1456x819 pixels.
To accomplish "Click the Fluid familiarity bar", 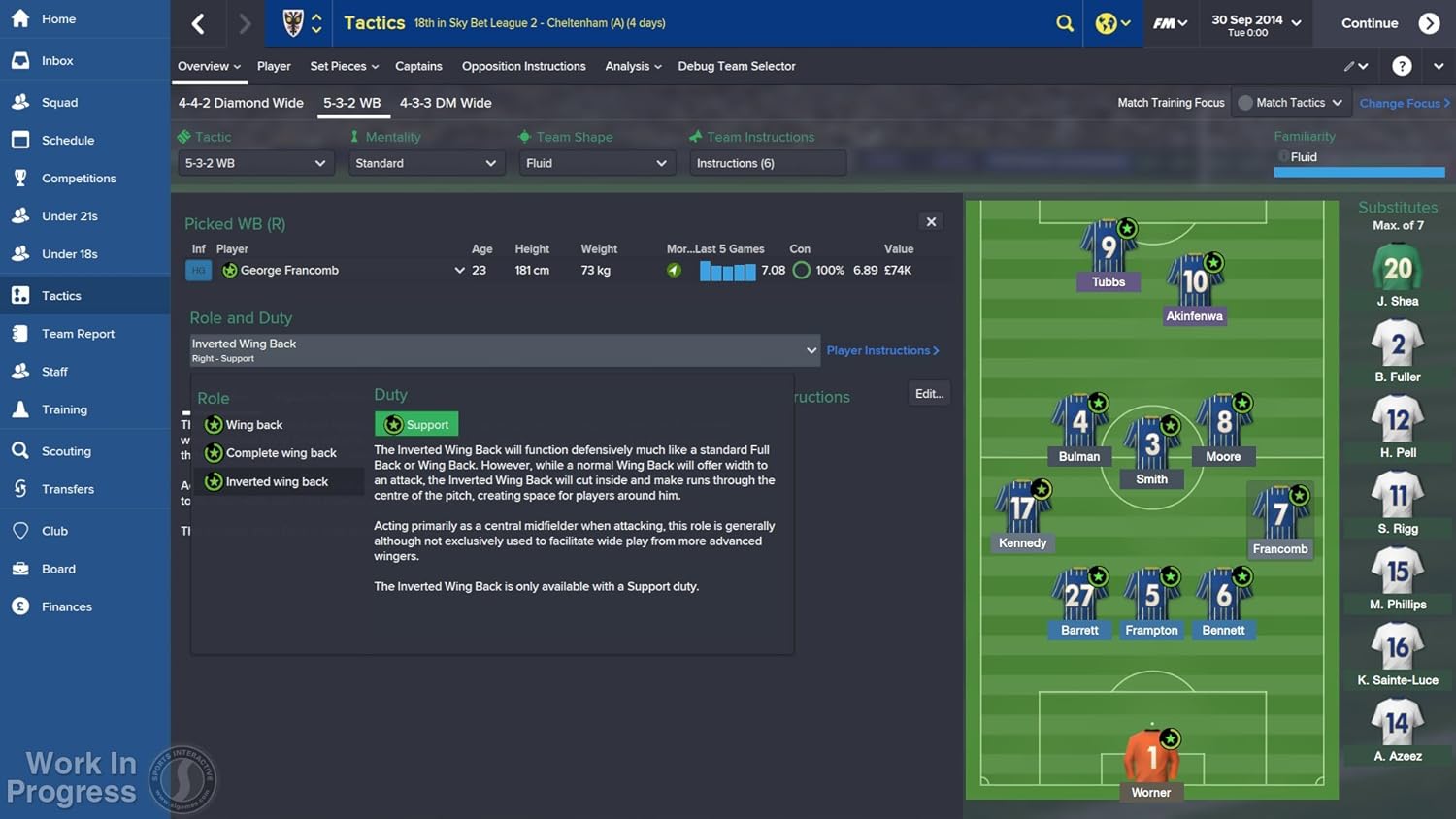I will pos(1358,171).
